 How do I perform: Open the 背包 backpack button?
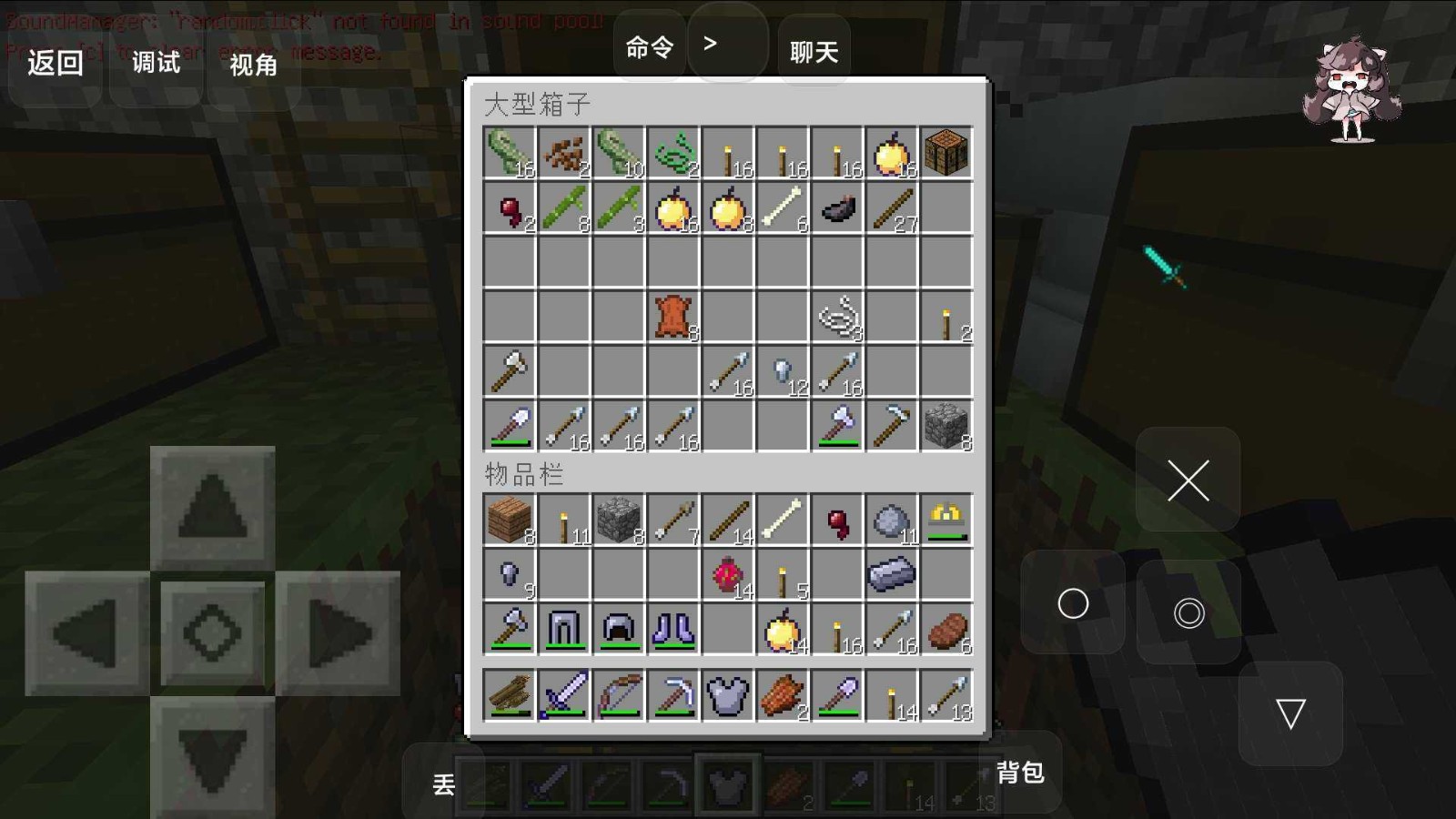pyautogui.click(x=1019, y=773)
